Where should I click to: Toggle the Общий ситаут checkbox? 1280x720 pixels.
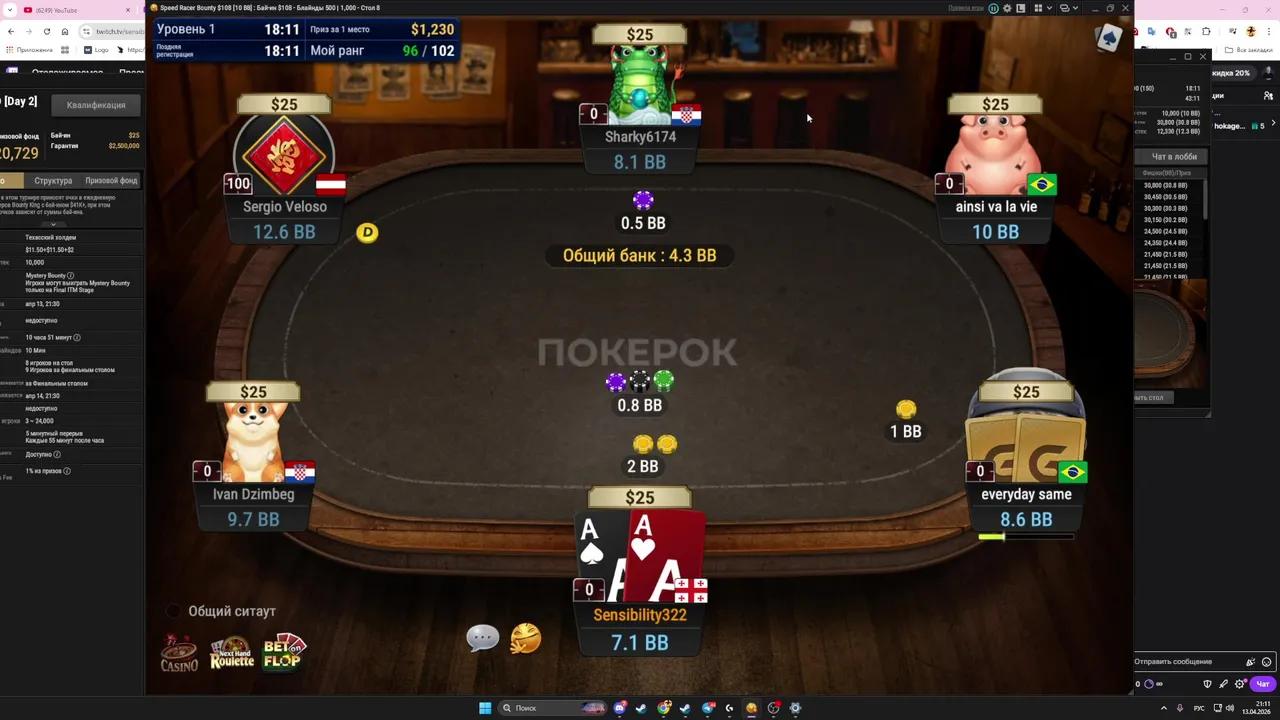pyautogui.click(x=173, y=610)
